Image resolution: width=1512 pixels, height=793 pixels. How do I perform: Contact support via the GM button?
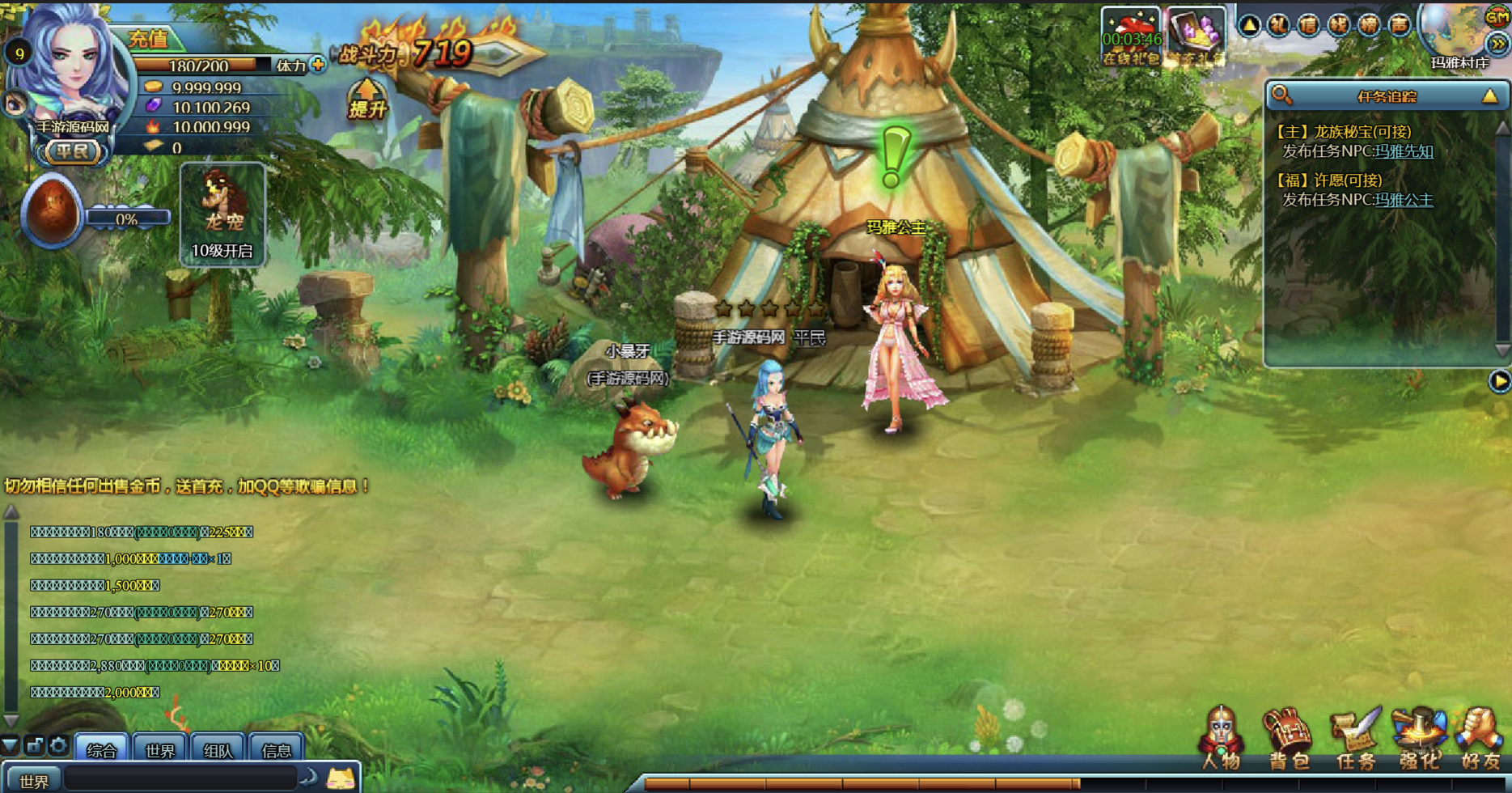point(1497,16)
